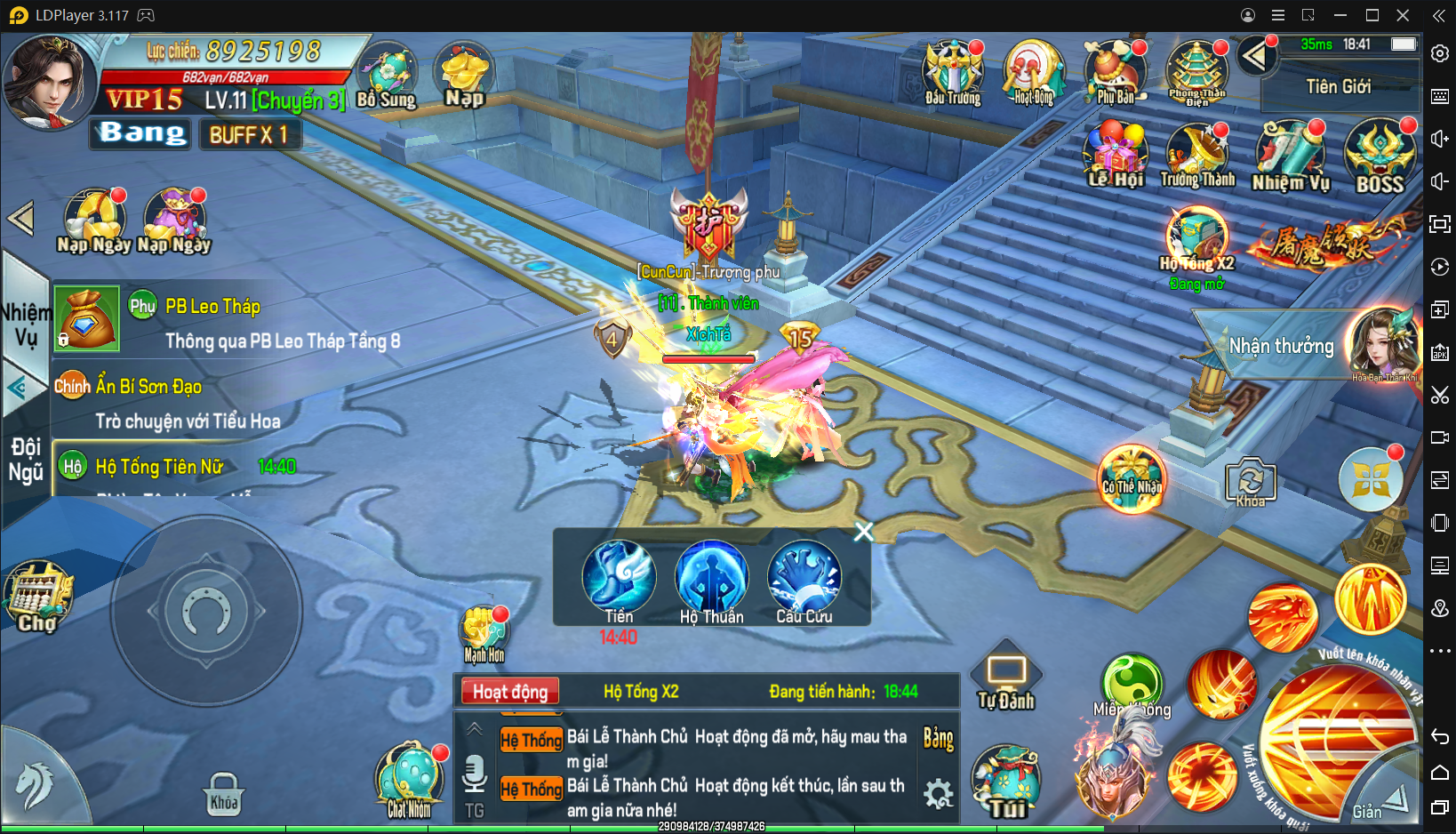The image size is (1456, 834).
Task: Close the escort skill panel
Action: (863, 532)
